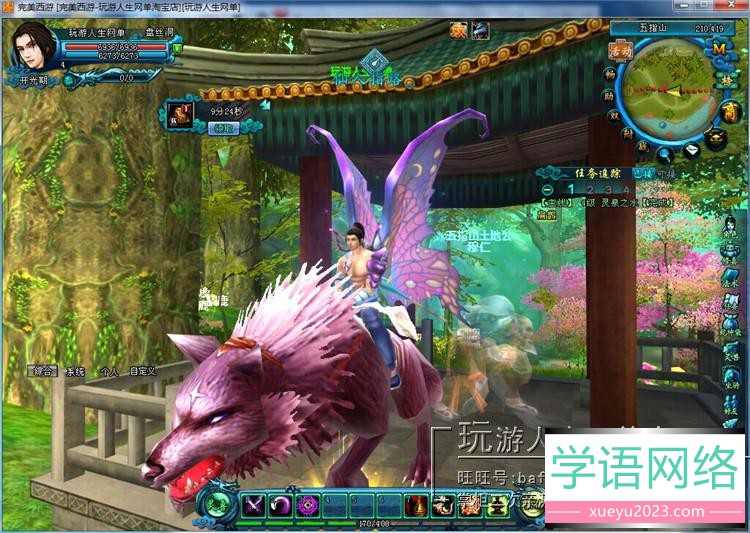Open the 系统 system chat tab
Image resolution: width=750 pixels, height=533 pixels.
point(75,371)
